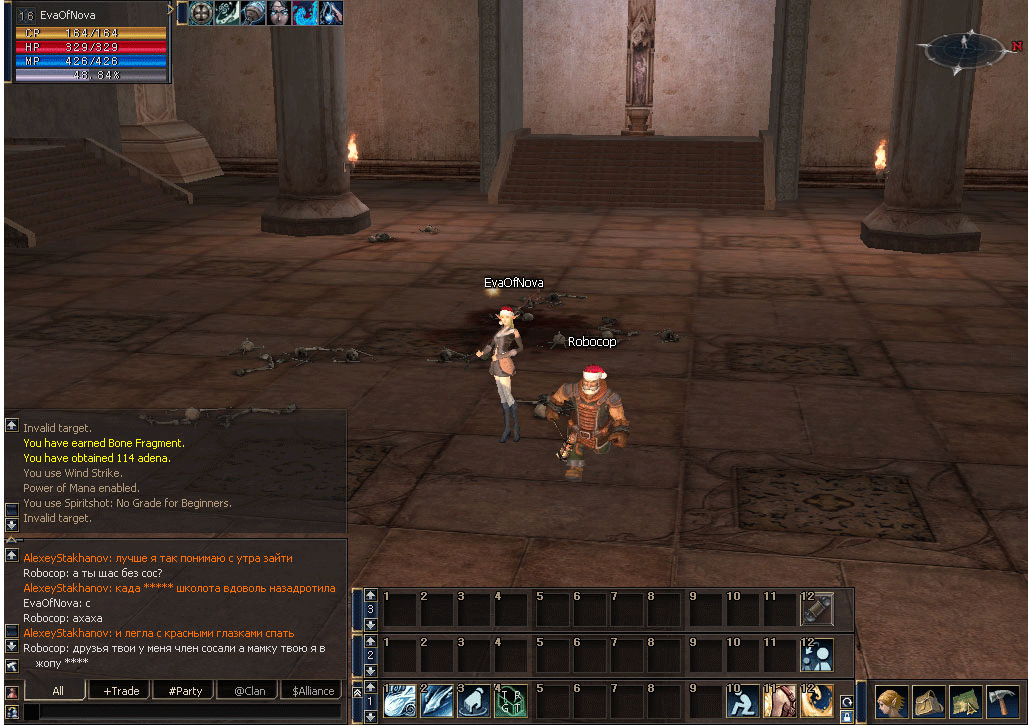Open the inventory bag icon
Screen dimensions: 1028x725
[x=929, y=701]
